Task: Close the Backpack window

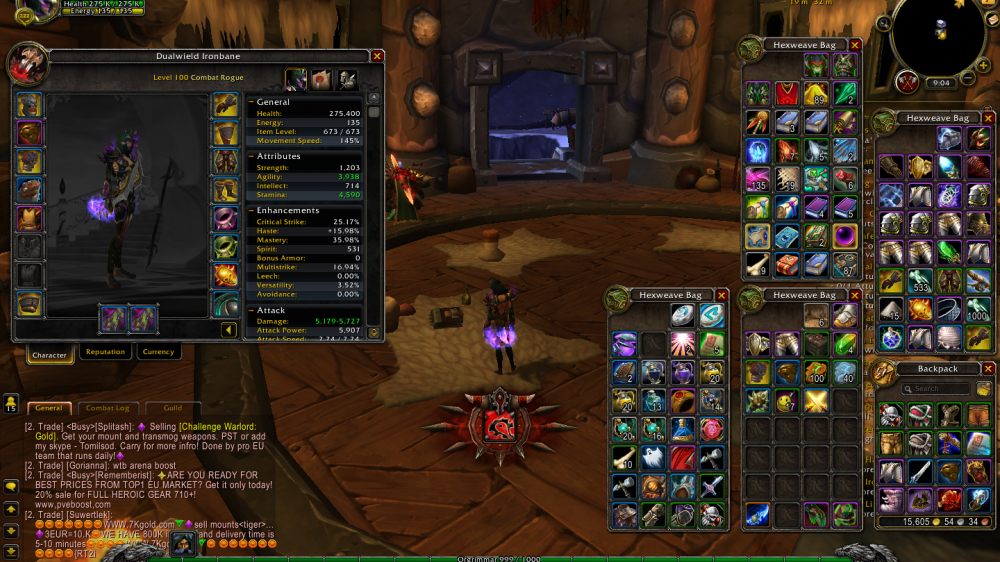Action: (x=988, y=369)
